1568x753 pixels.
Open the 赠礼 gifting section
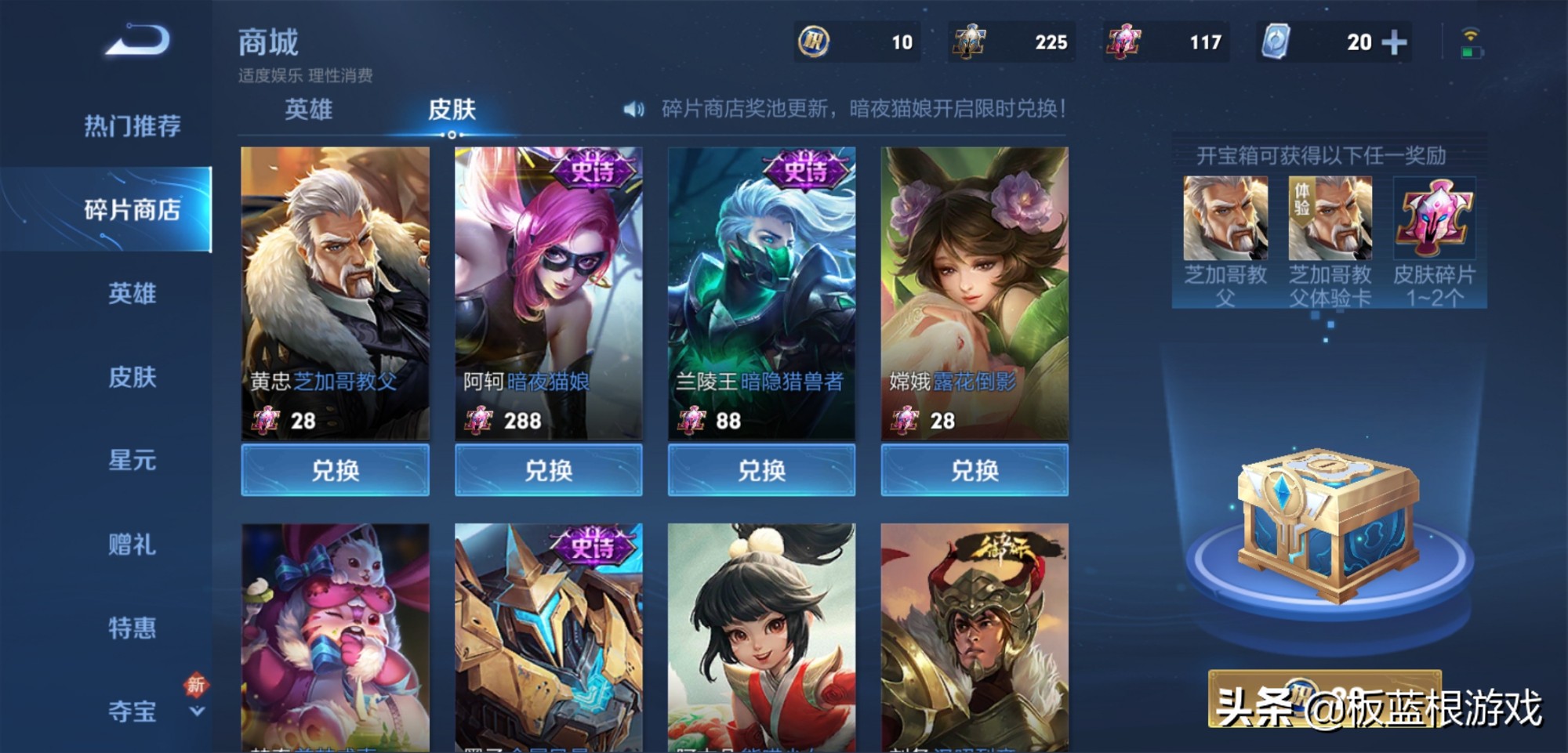pyautogui.click(x=132, y=545)
